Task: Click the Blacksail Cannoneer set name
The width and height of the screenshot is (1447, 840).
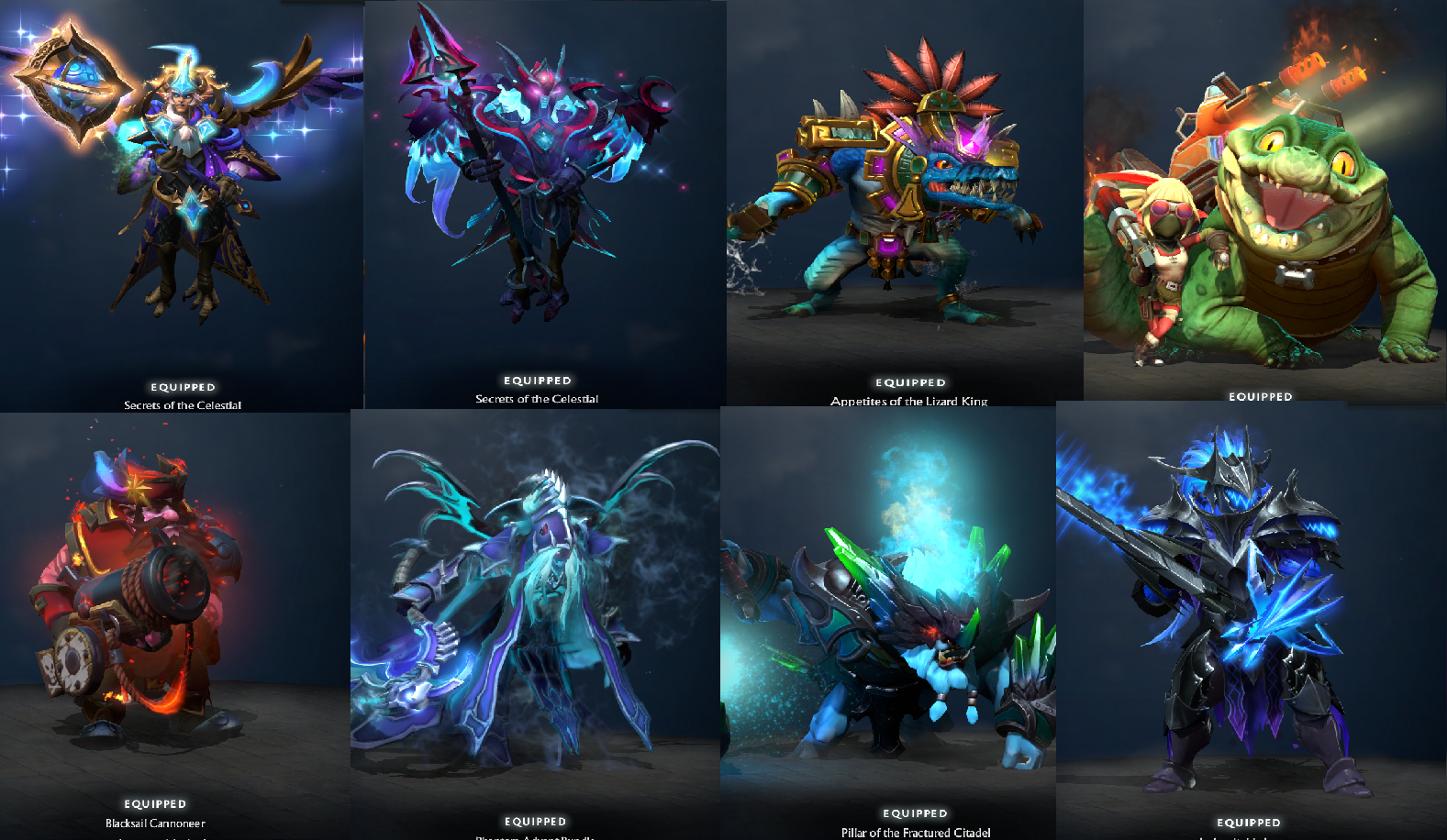Action: pyautogui.click(x=156, y=823)
